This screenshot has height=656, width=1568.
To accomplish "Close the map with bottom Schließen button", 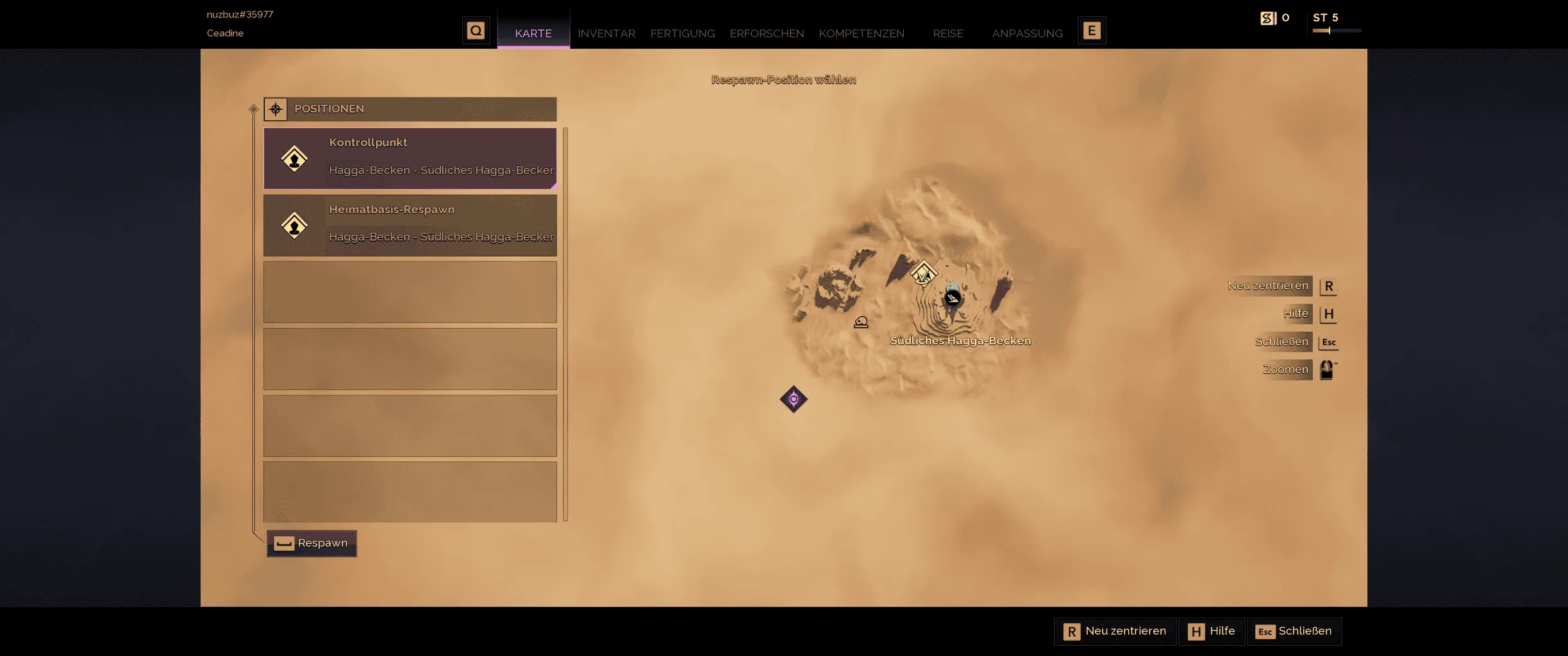I will point(1294,631).
